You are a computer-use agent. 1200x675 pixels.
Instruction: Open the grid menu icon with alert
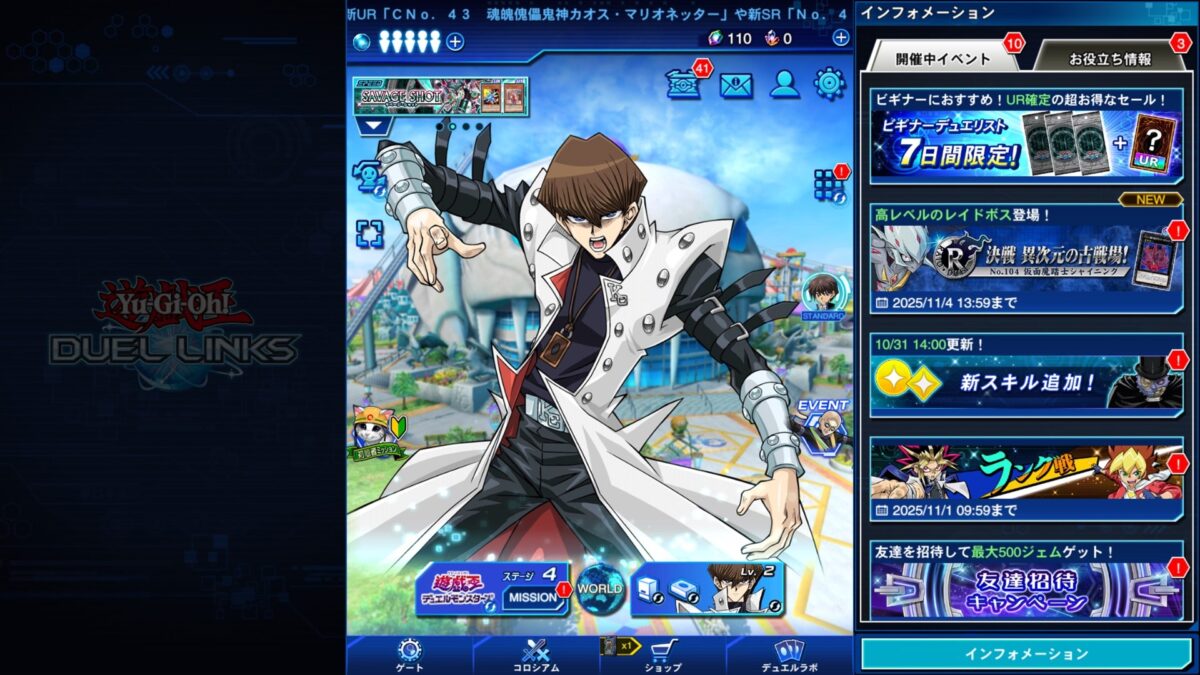pyautogui.click(x=828, y=184)
